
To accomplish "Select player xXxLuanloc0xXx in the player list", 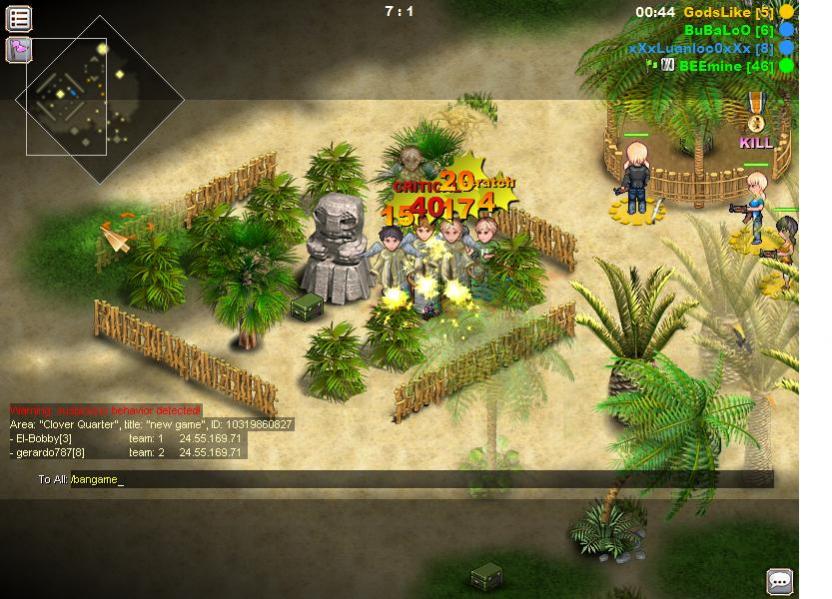I will pyautogui.click(x=701, y=48).
